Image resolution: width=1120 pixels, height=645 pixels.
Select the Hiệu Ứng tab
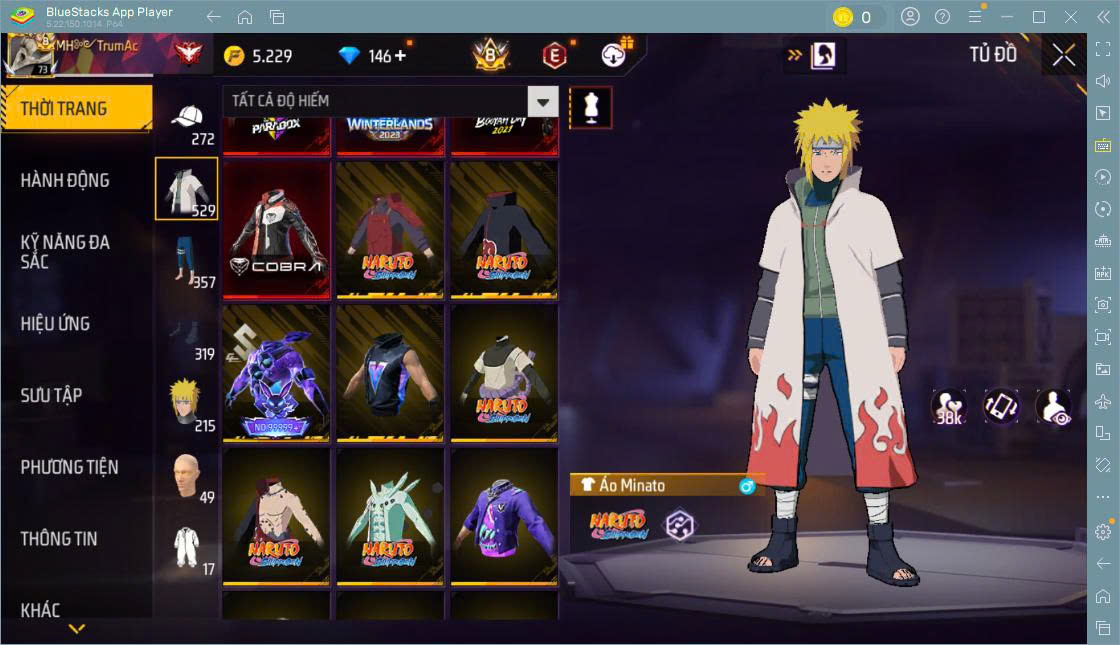coord(55,324)
